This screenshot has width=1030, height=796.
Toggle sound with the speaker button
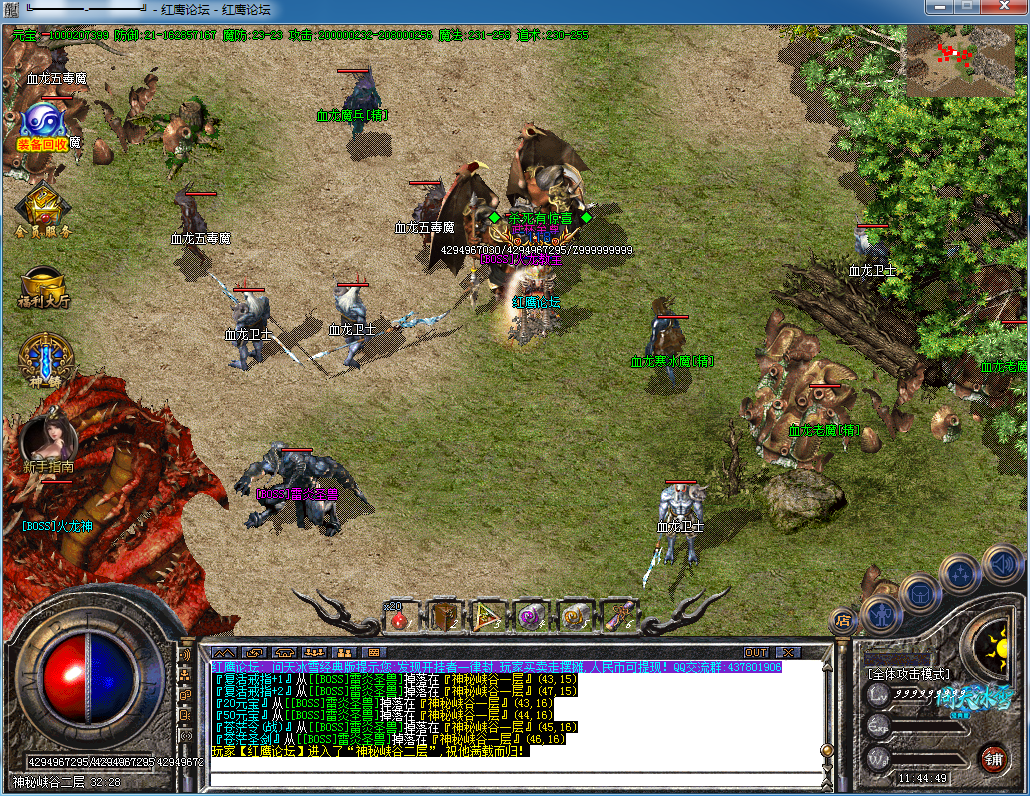pyautogui.click(x=1001, y=563)
